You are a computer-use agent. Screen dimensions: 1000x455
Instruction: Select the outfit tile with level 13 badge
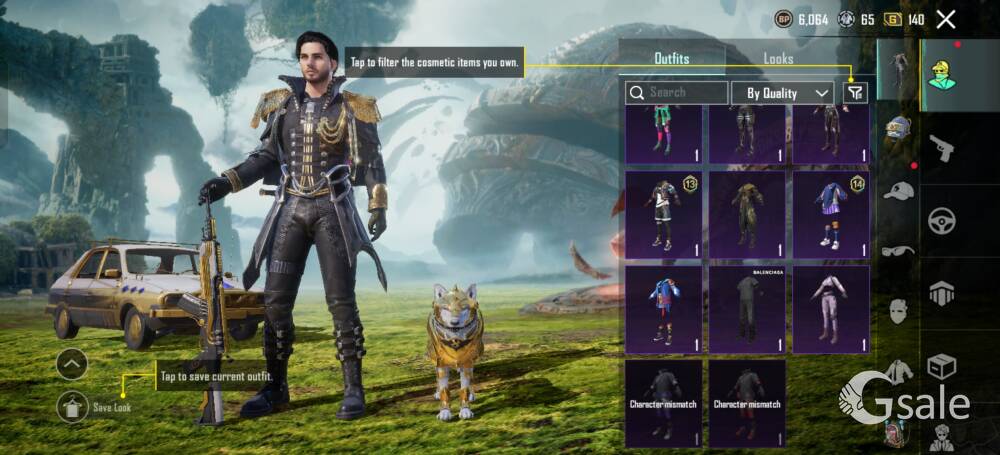[x=663, y=215]
